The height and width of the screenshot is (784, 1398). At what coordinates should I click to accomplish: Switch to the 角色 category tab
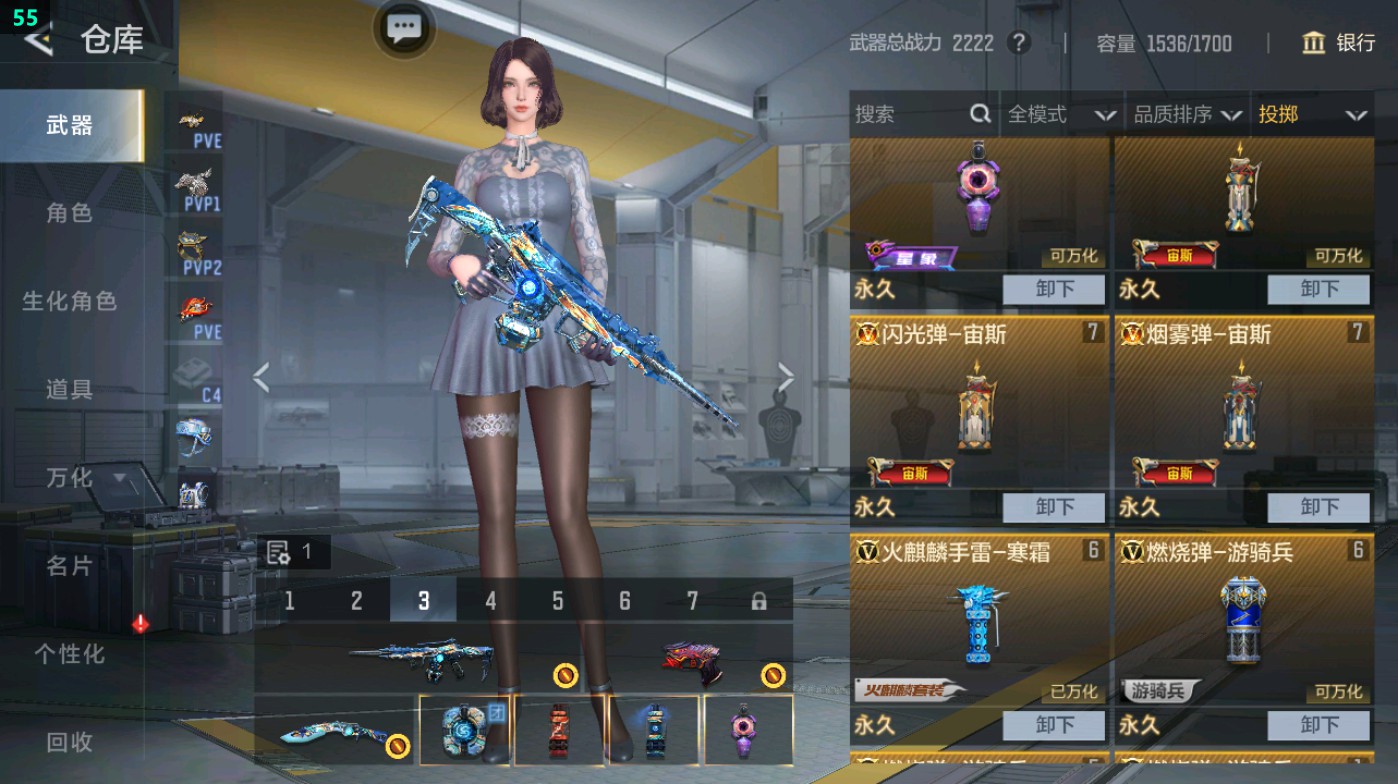69,213
